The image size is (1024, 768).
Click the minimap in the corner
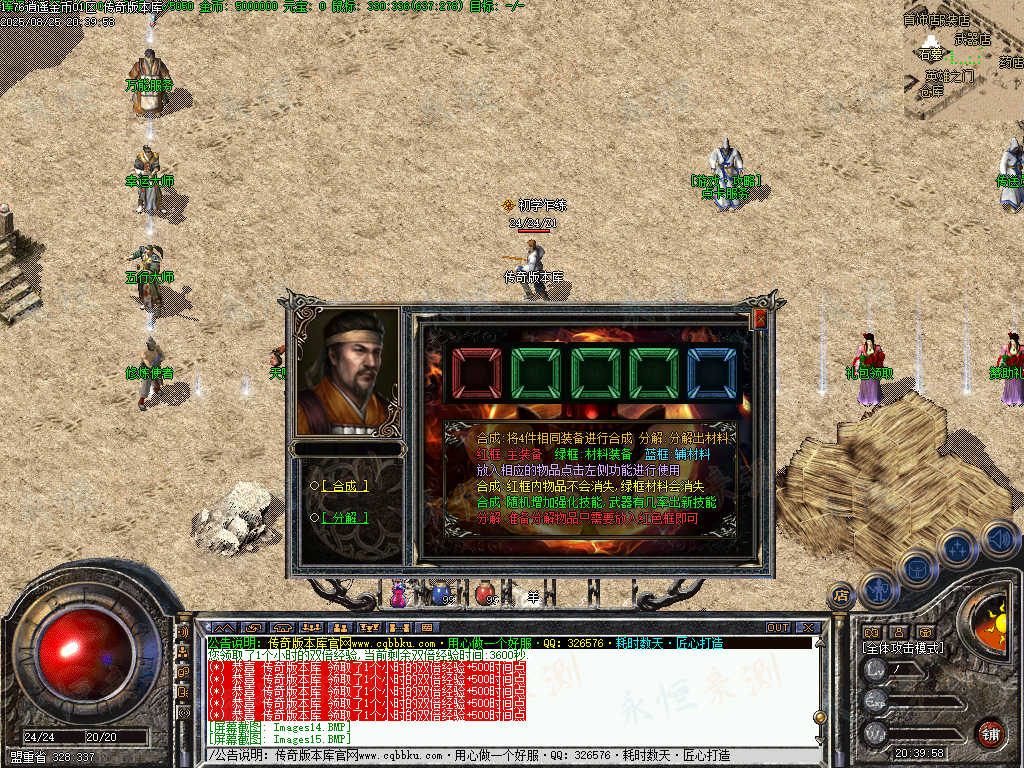tap(964, 60)
